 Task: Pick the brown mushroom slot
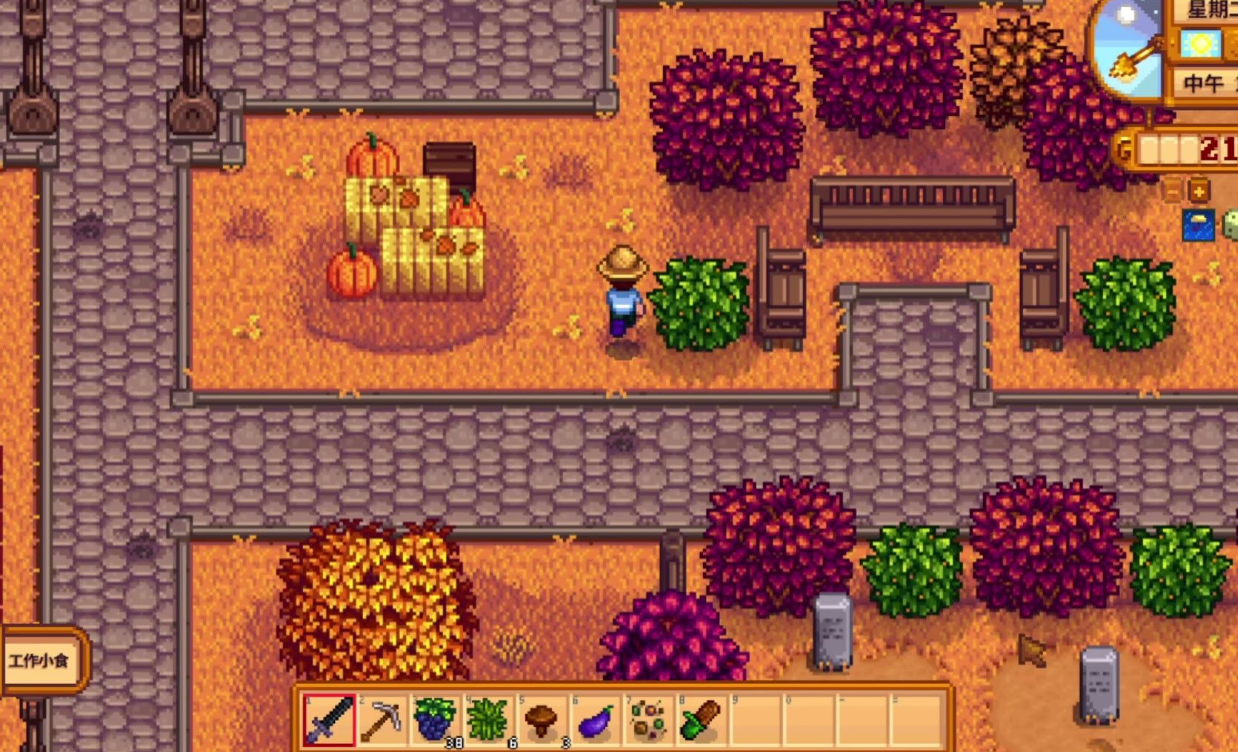[x=541, y=719]
